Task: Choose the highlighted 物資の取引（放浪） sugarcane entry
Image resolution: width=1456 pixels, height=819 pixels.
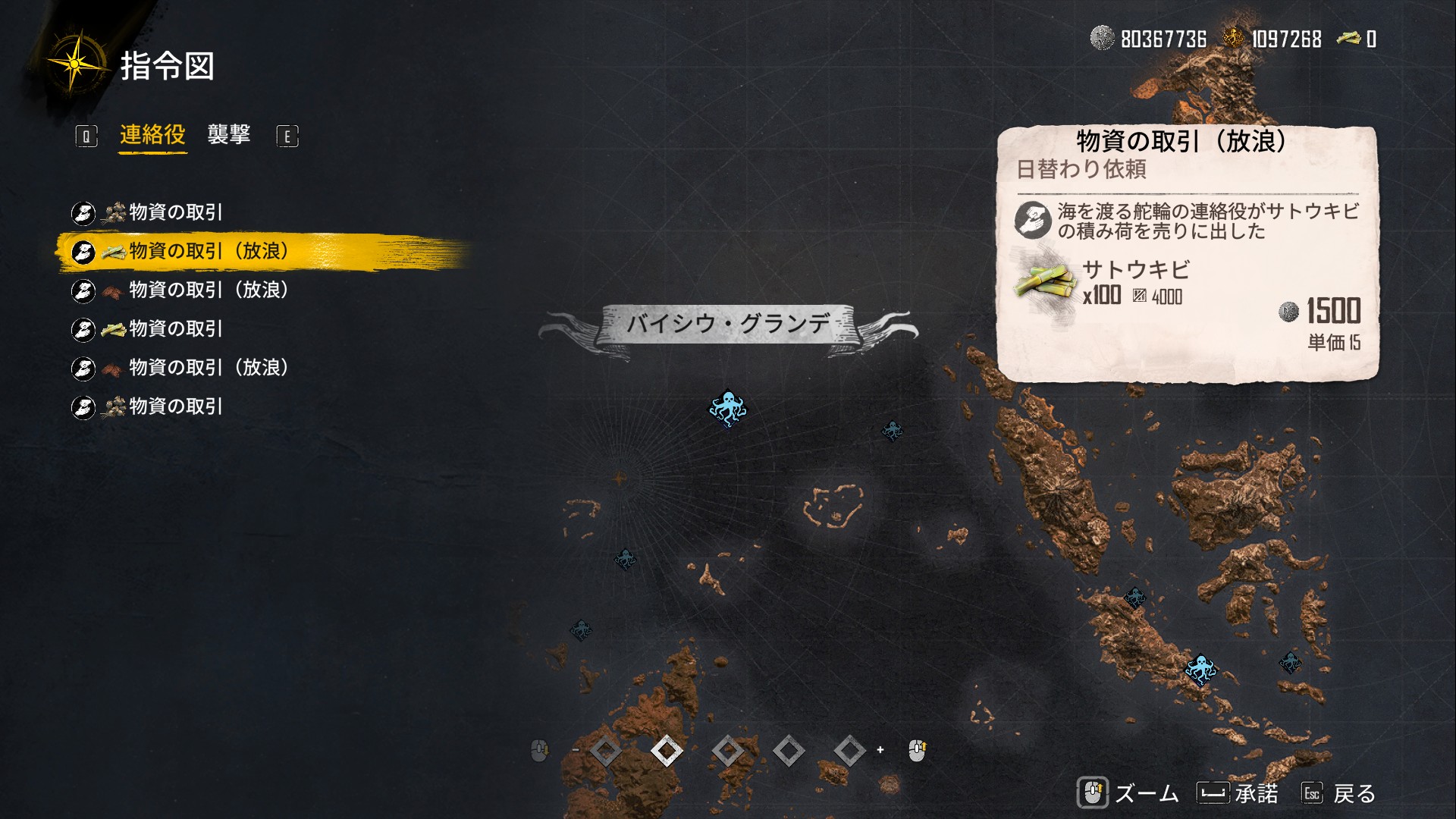Action: point(208,251)
